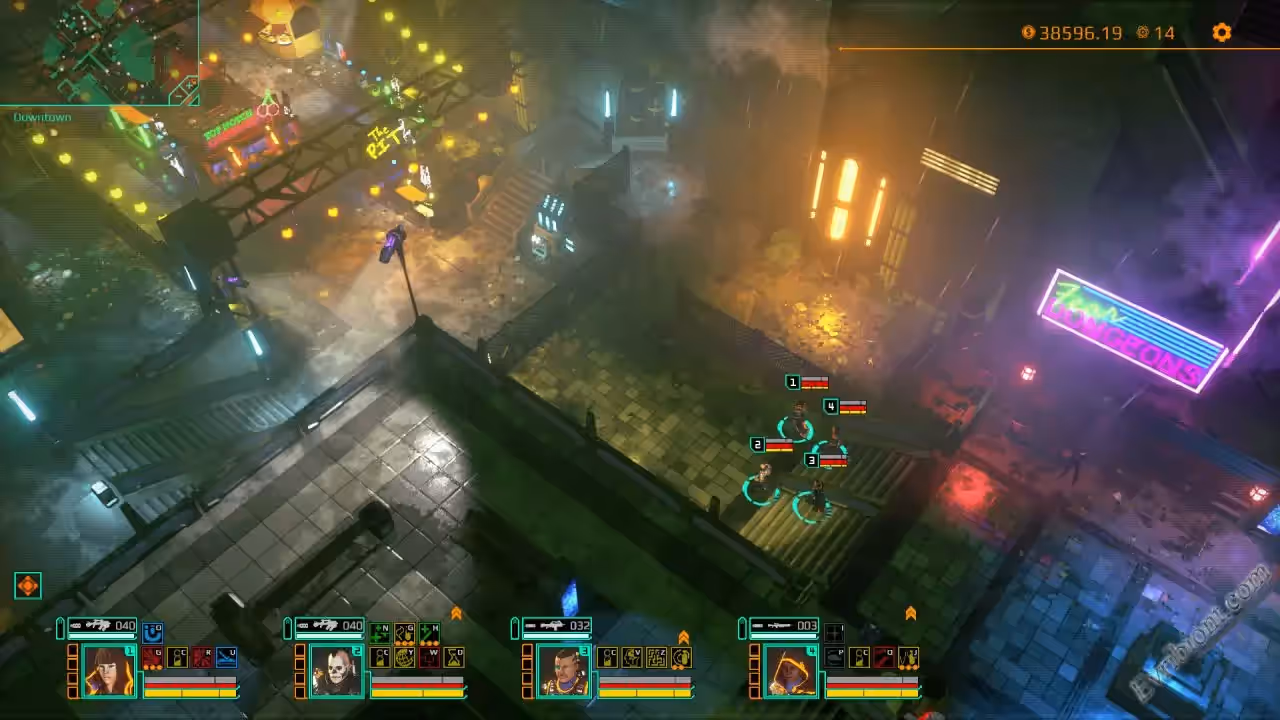Use agent 1's blue U-key ability

(x=227, y=657)
